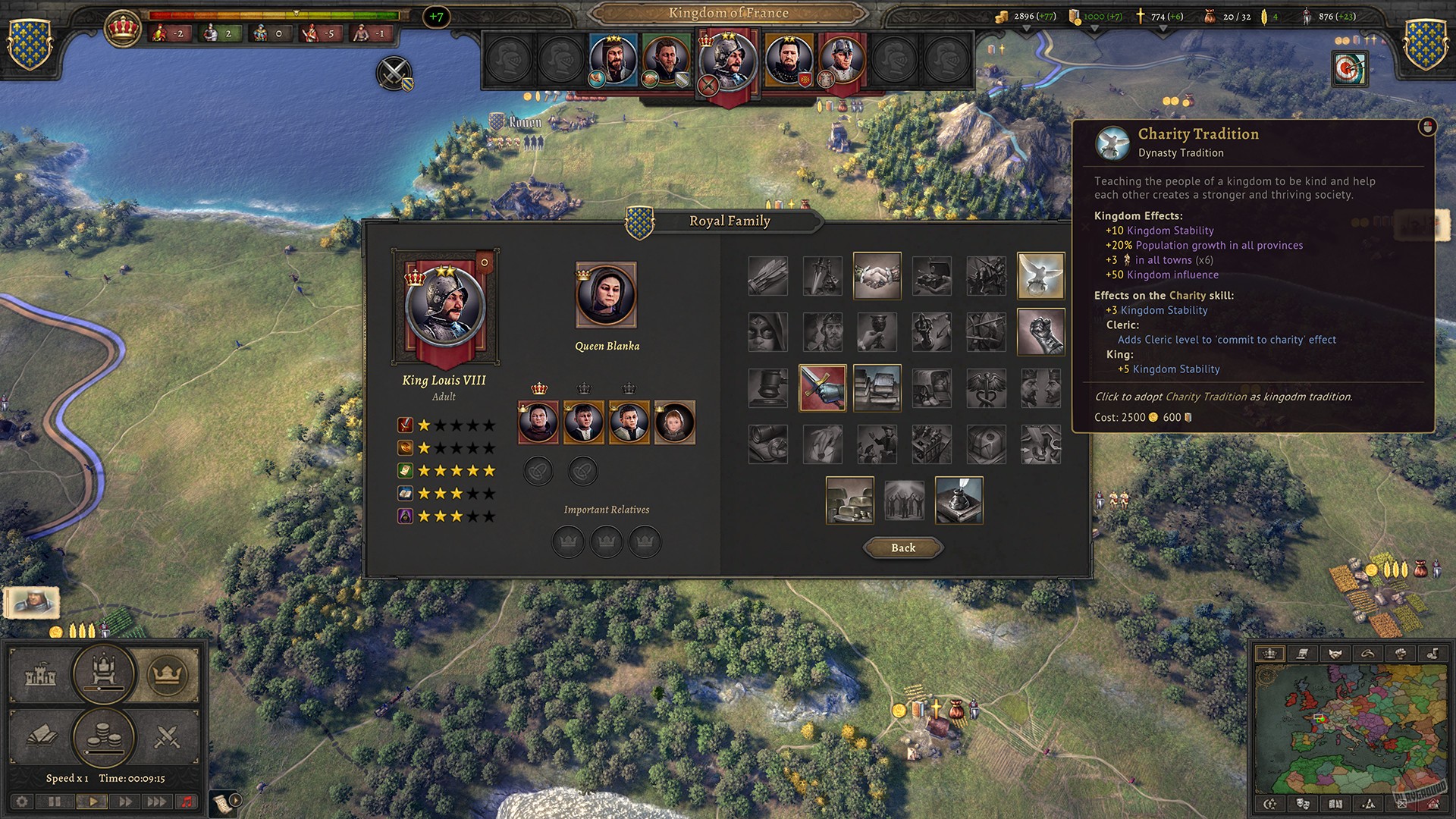Open the settings gear beside playback controls
1456x819 pixels.
[24, 802]
